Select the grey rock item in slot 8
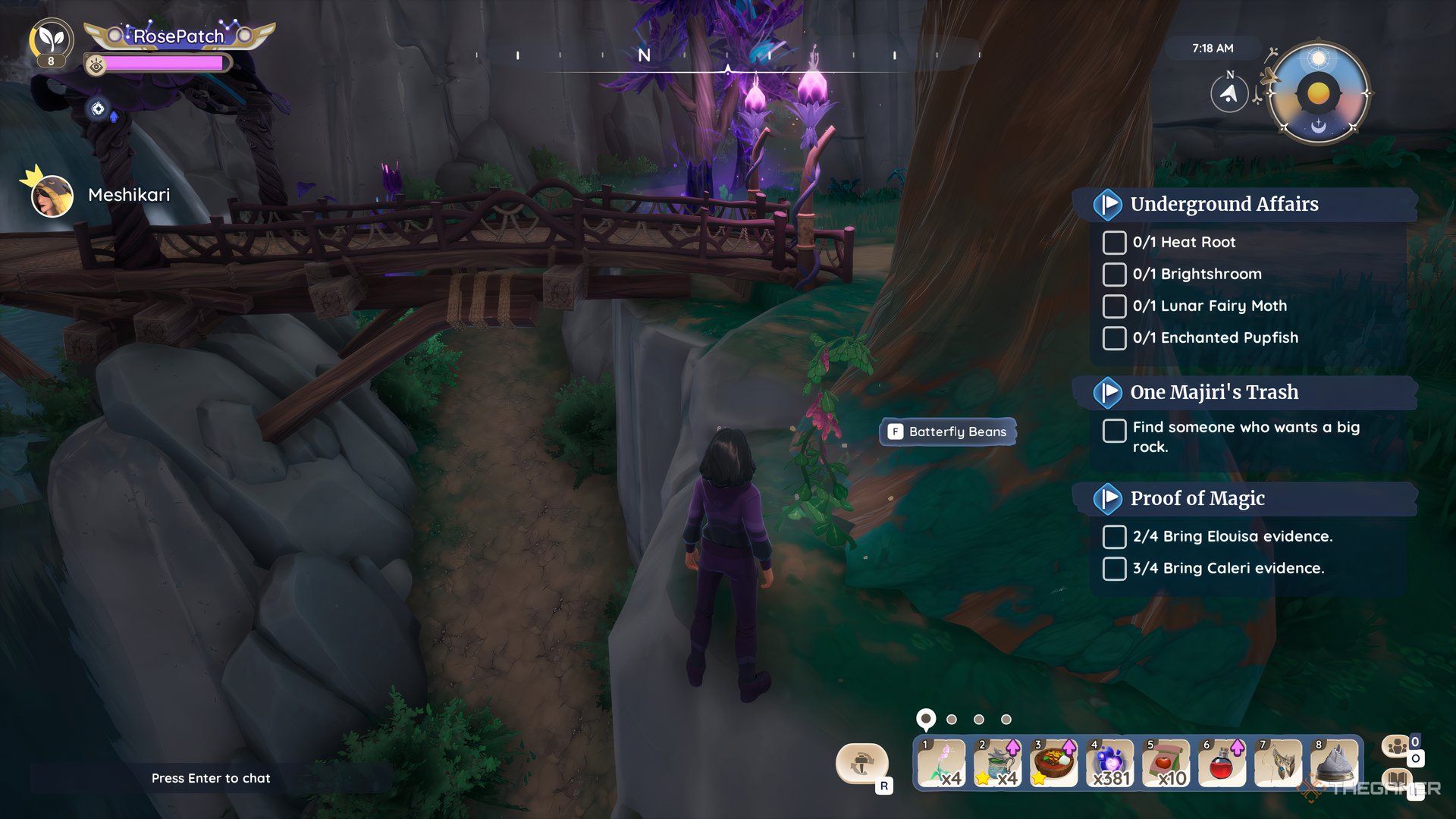1456x819 pixels. tap(1334, 764)
